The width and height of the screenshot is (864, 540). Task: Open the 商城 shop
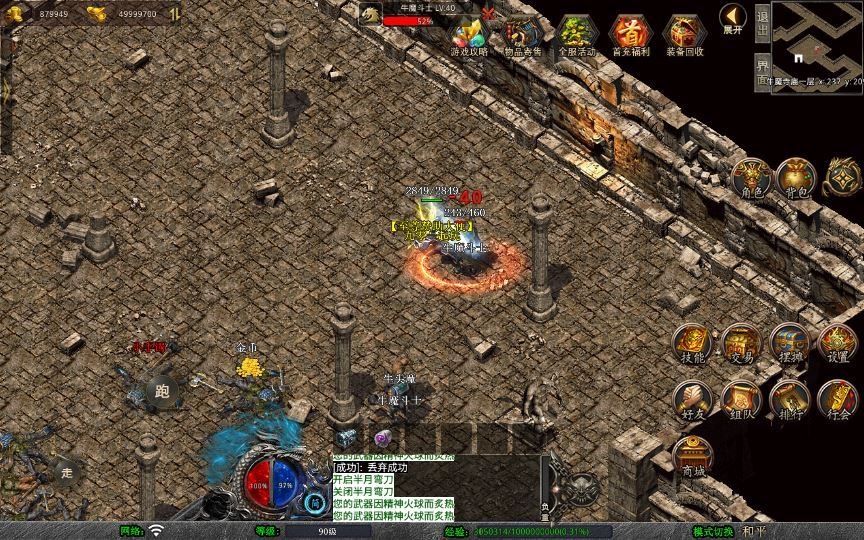(692, 456)
